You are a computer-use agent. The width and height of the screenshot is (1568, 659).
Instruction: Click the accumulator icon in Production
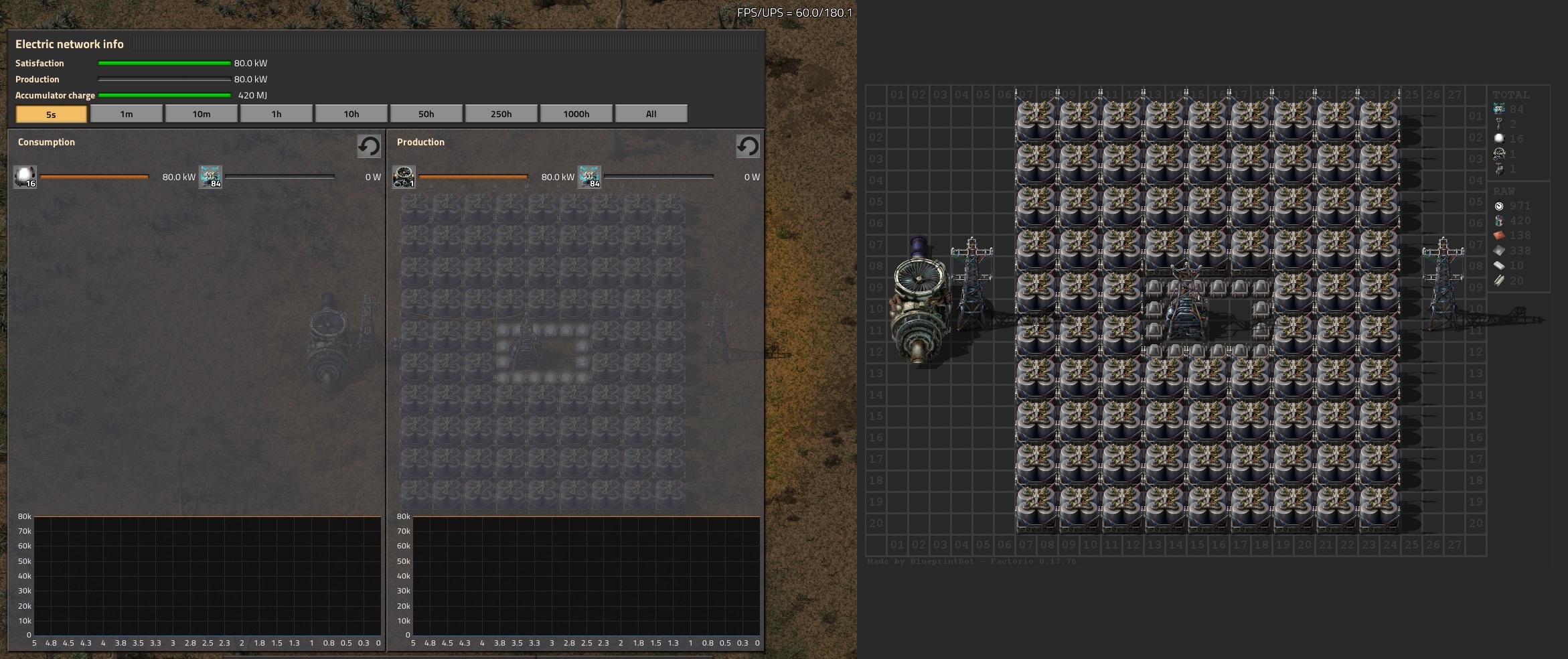coord(589,177)
